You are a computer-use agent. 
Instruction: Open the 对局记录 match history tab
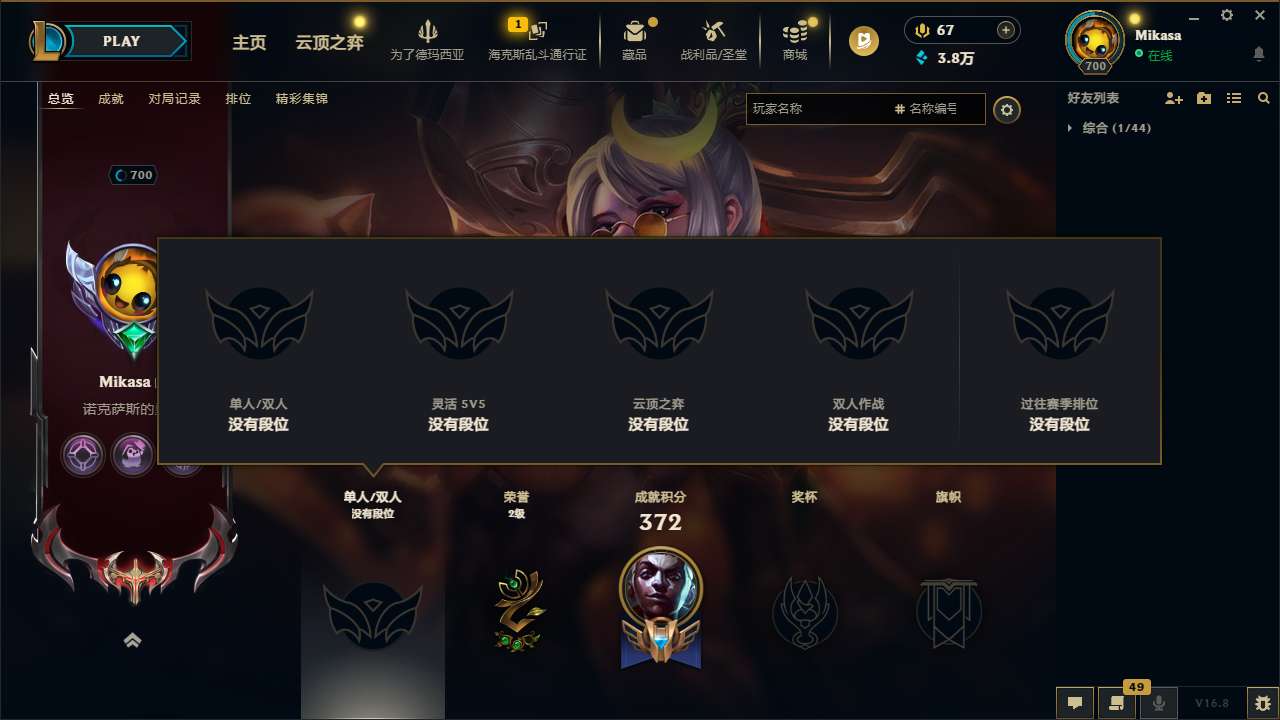175,99
